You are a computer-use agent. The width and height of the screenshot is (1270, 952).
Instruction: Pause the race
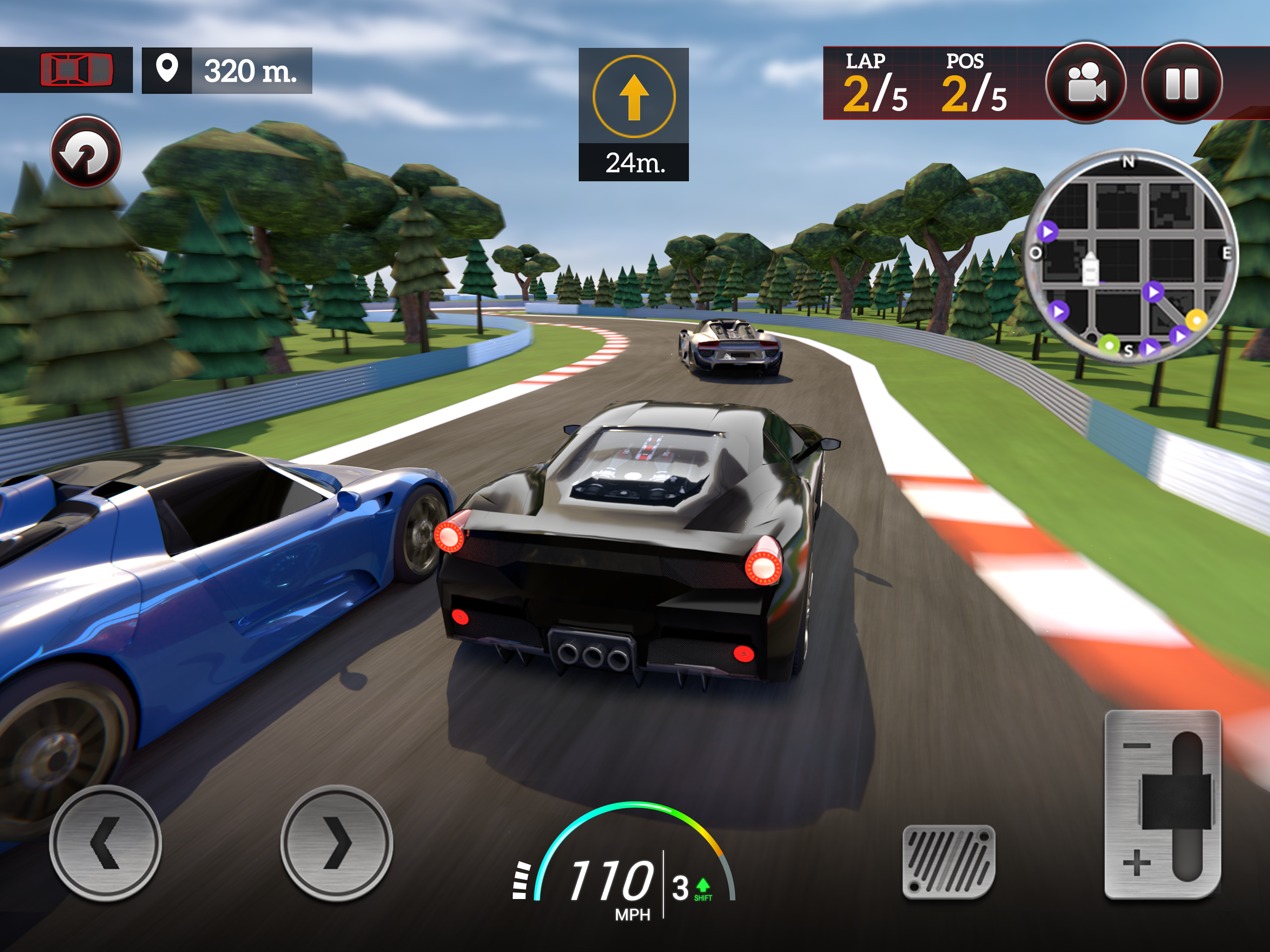1182,83
